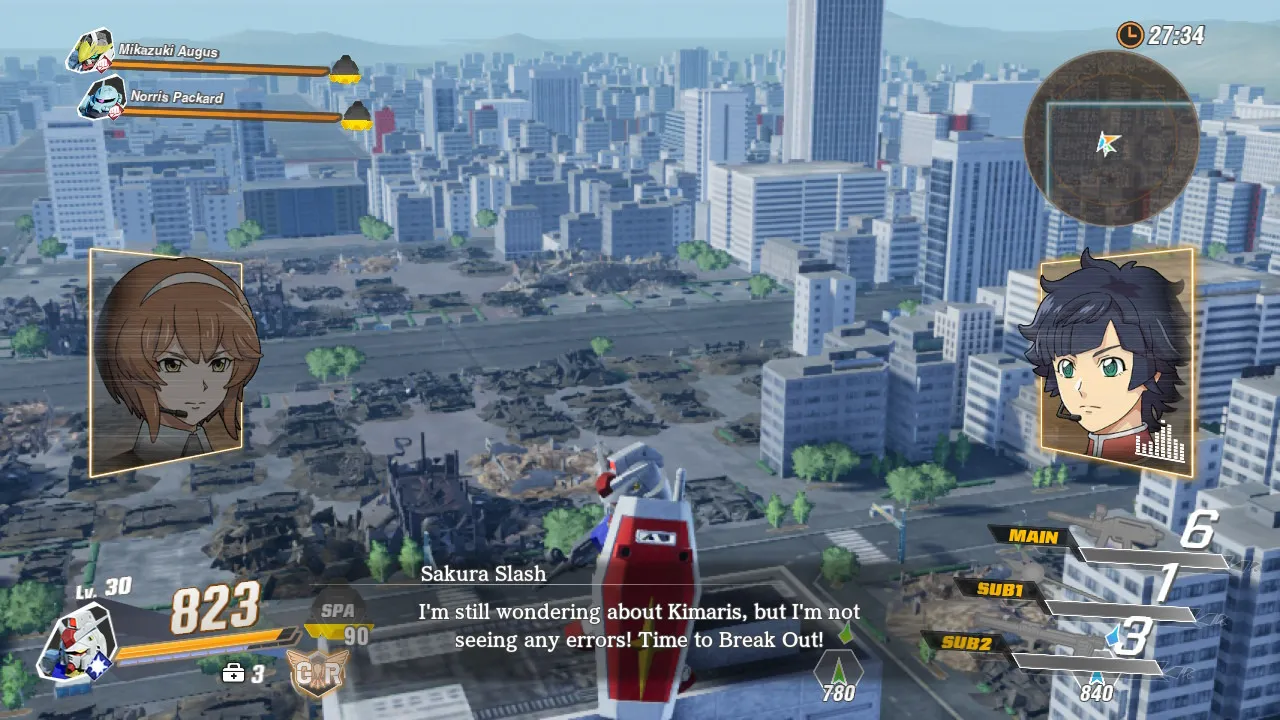The height and width of the screenshot is (720, 1280).
Task: Trigger the winged C.R emblem ability
Action: pyautogui.click(x=319, y=673)
